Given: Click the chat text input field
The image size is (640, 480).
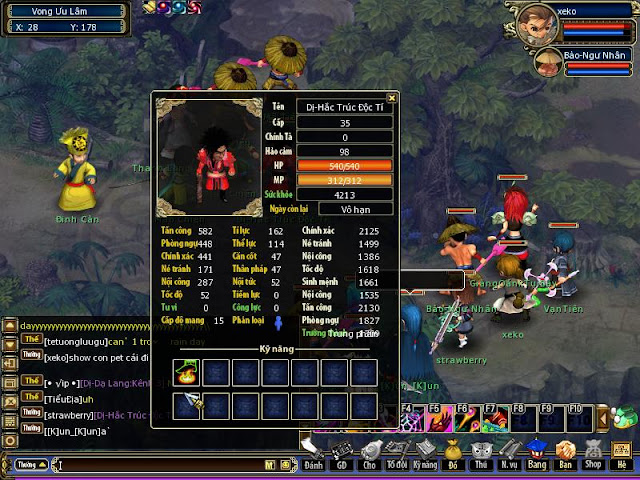Looking at the screenshot, I should pyautogui.click(x=160, y=465).
